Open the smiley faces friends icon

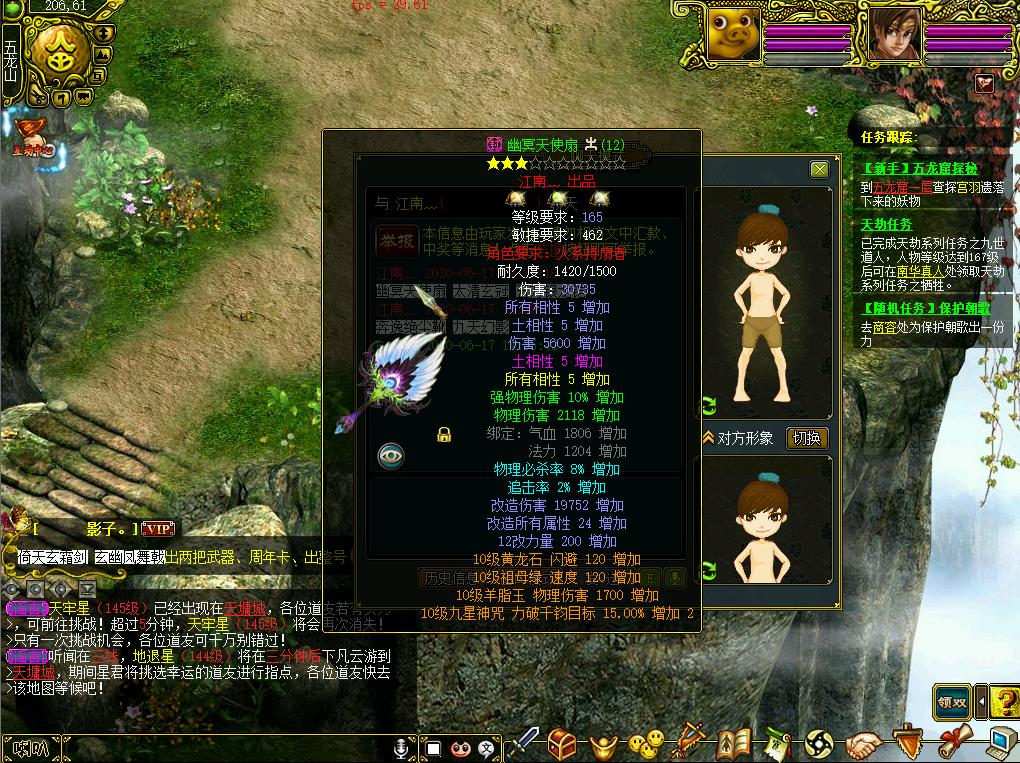click(646, 744)
